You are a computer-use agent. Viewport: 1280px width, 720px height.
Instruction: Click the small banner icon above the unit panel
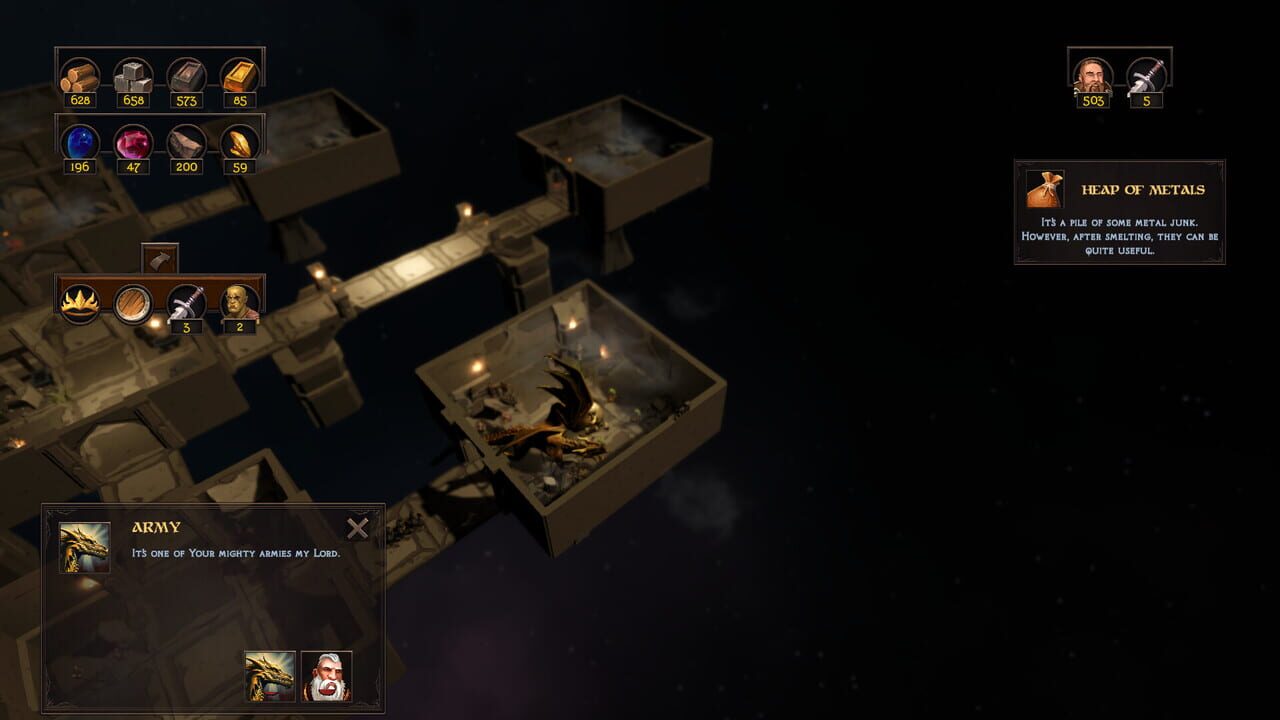160,258
